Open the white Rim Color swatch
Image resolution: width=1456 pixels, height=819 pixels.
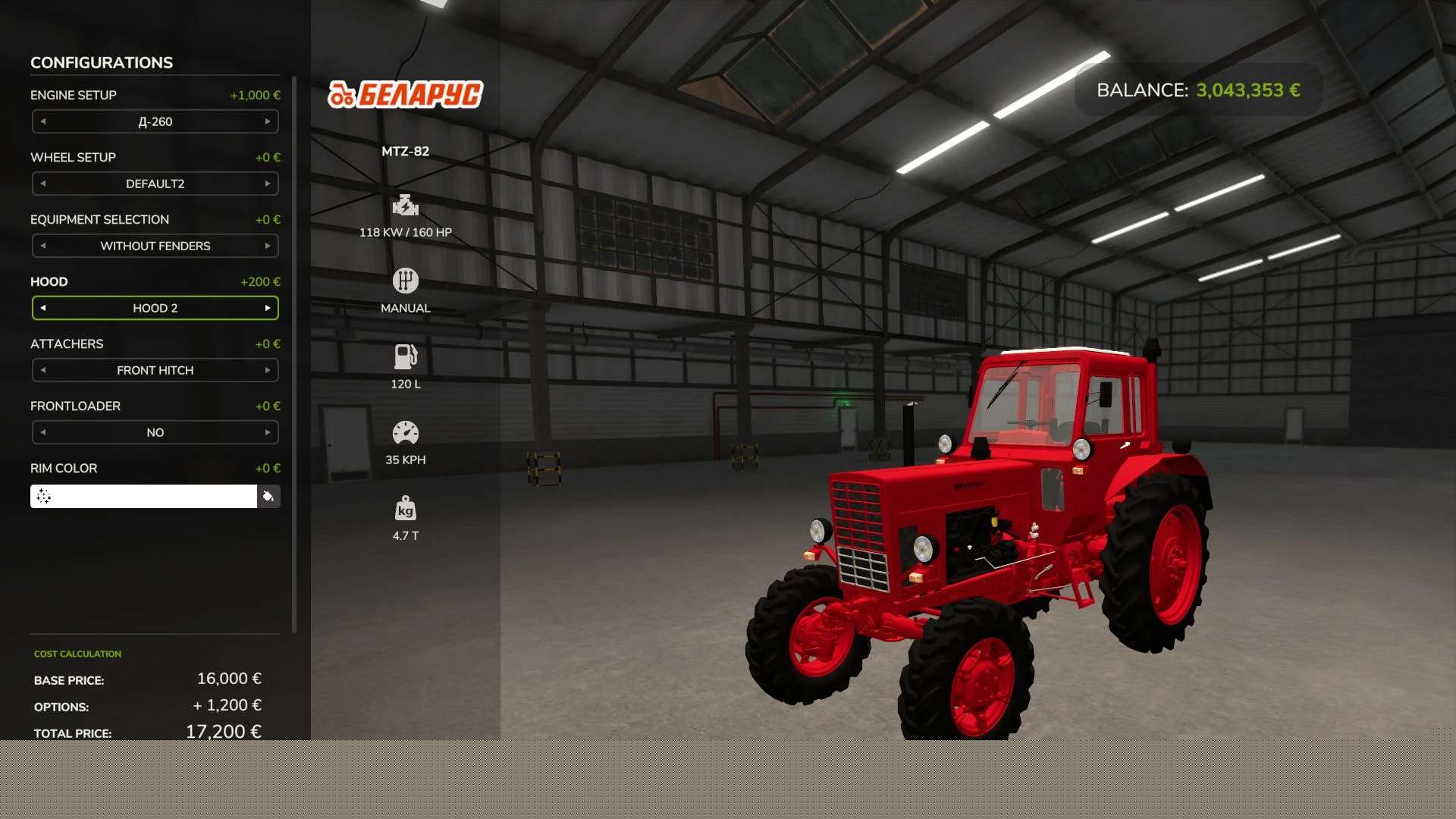click(x=144, y=497)
